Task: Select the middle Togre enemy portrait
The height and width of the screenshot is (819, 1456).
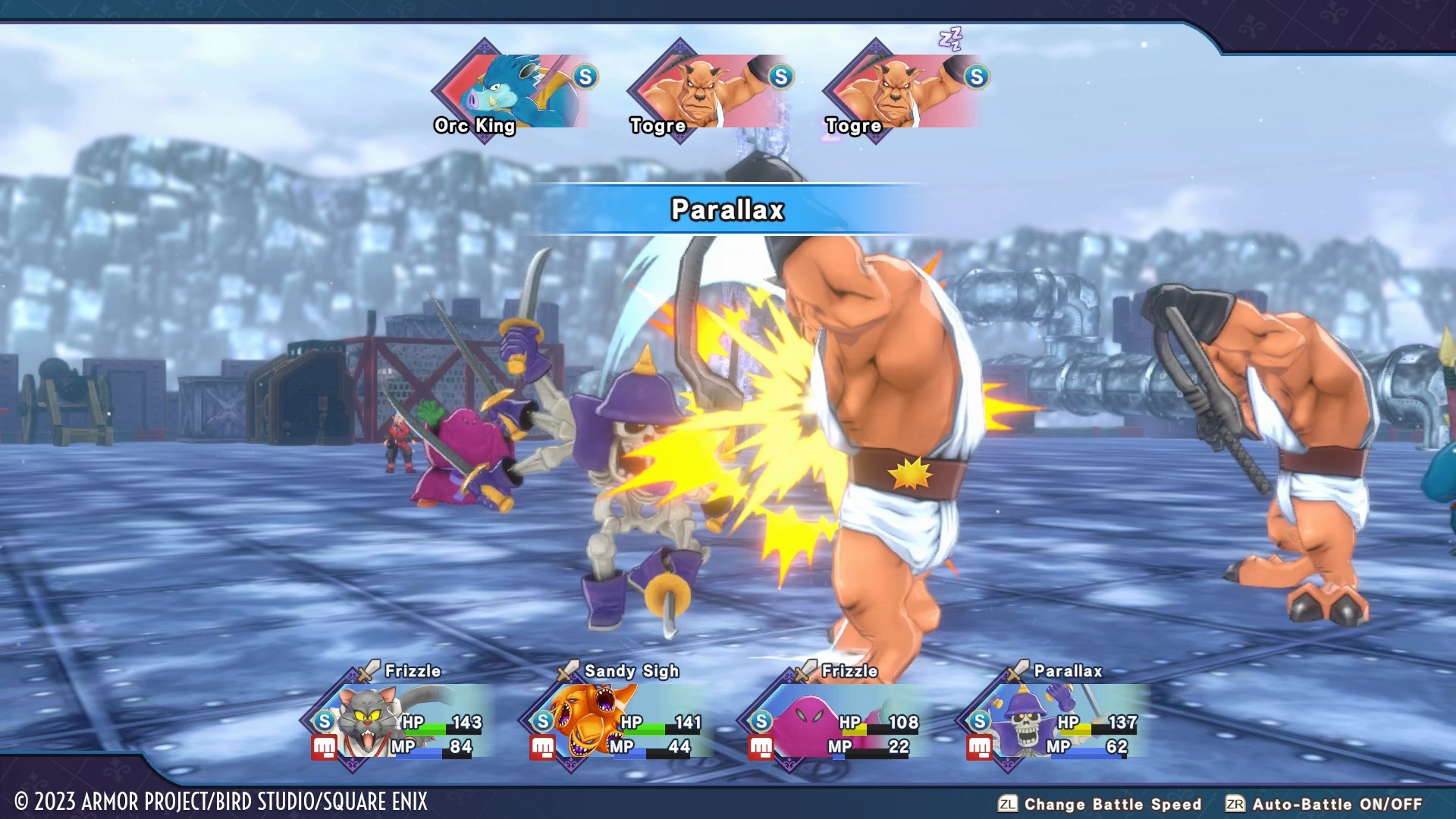Action: click(x=701, y=86)
